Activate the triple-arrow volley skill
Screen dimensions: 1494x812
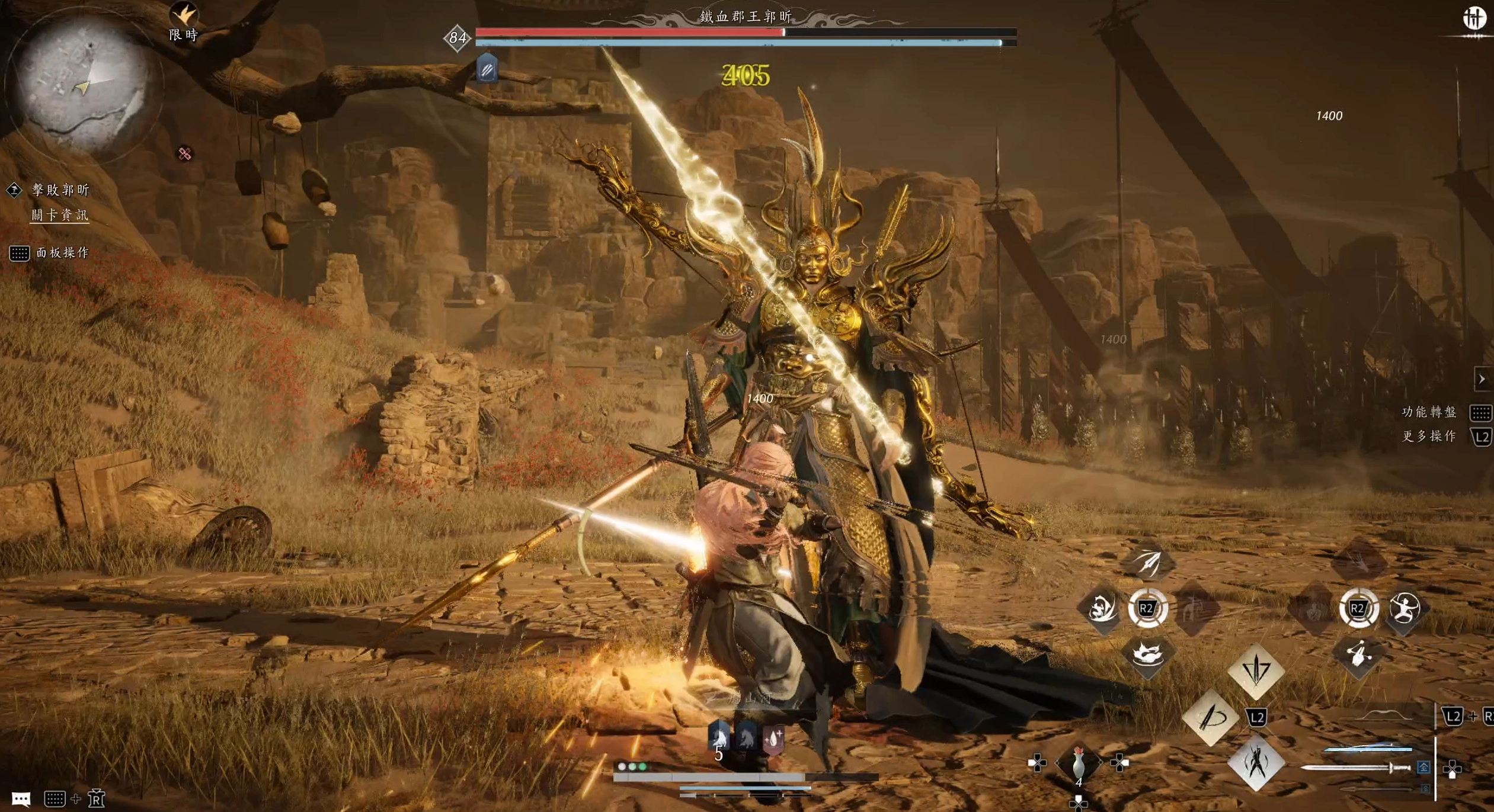(1148, 561)
